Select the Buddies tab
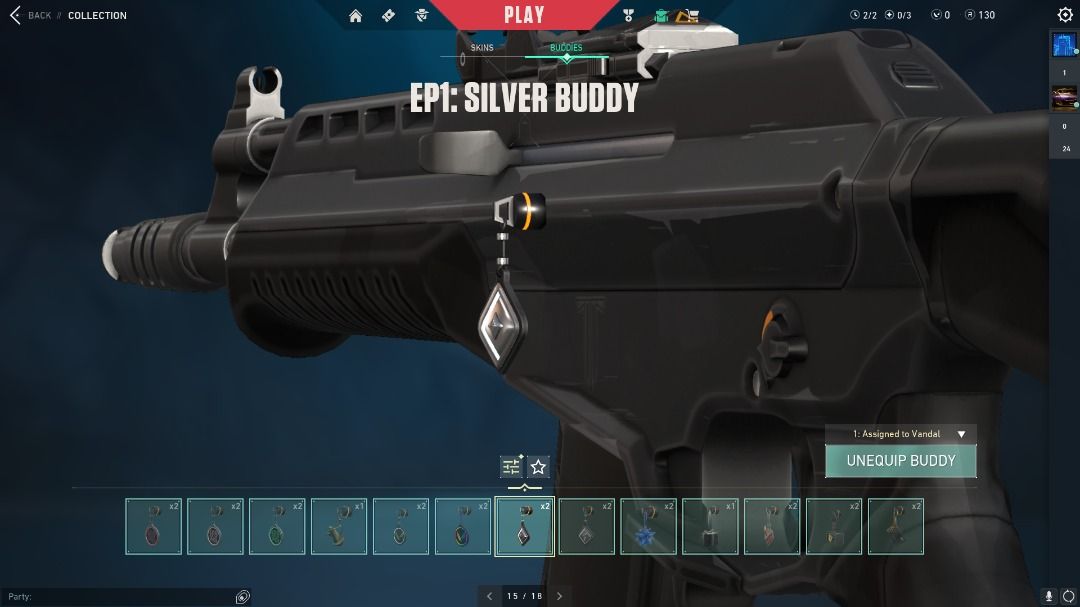This screenshot has width=1080, height=607. coord(566,48)
